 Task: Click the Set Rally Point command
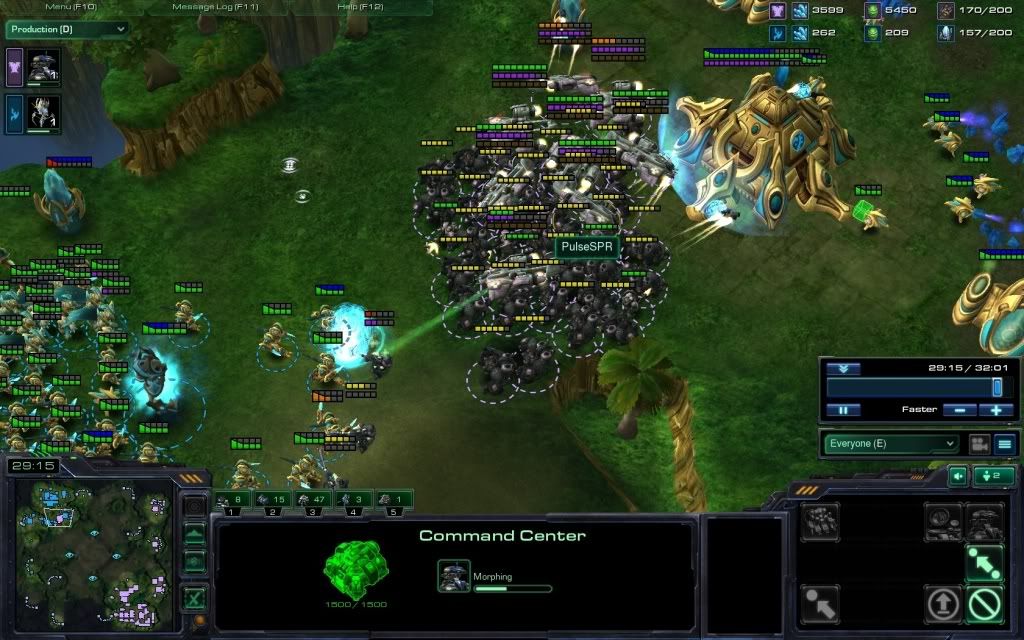(984, 561)
